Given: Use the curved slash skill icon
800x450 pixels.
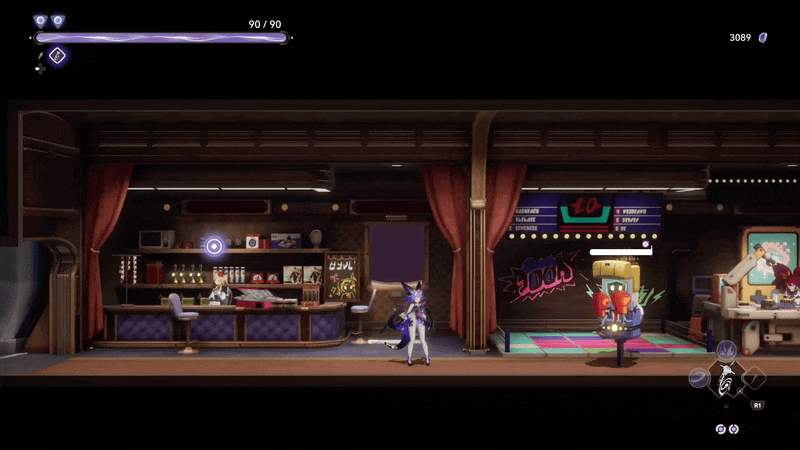Looking at the screenshot, I should coord(699,379).
